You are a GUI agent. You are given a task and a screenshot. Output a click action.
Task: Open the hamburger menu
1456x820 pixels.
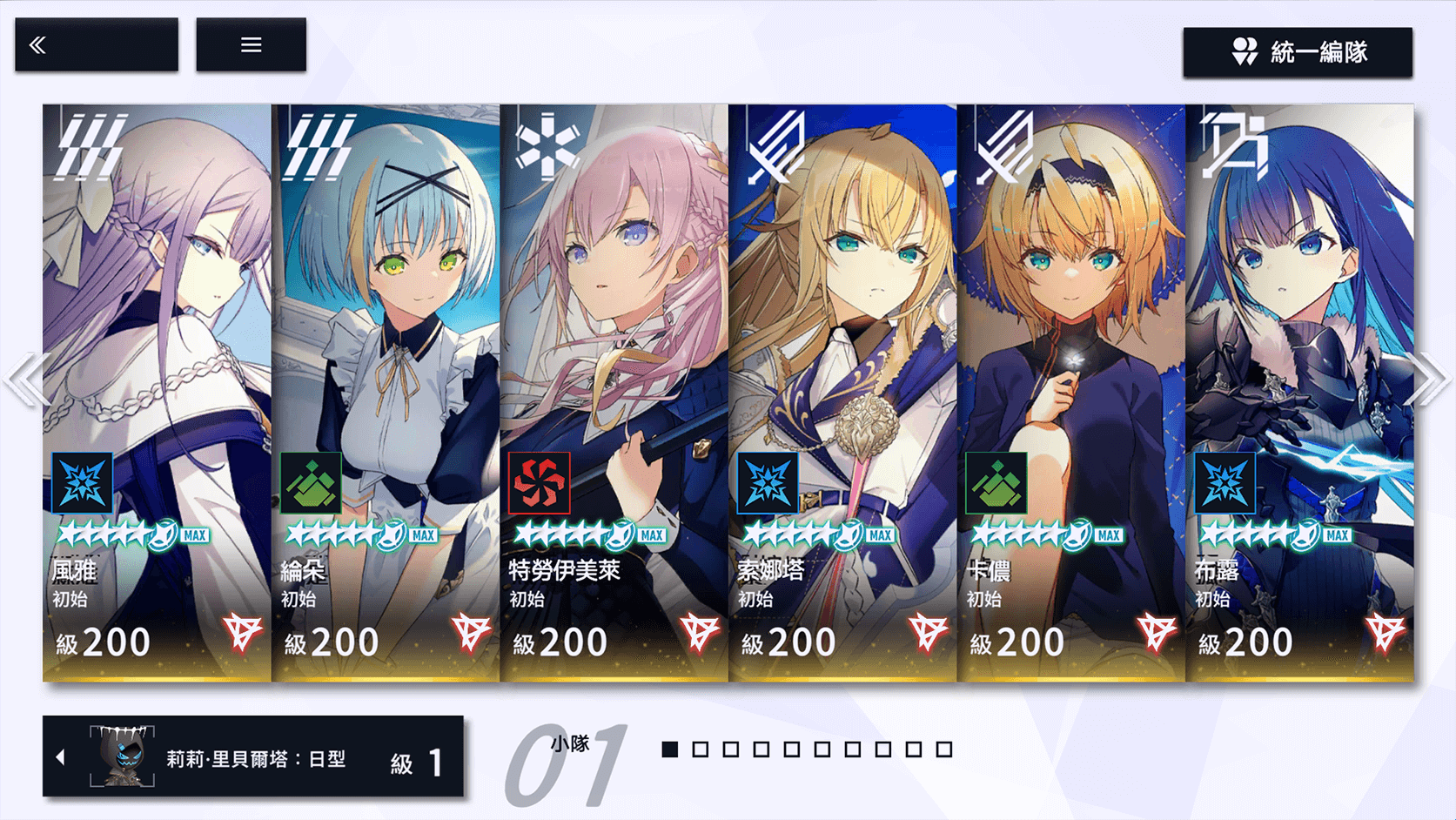click(x=251, y=44)
